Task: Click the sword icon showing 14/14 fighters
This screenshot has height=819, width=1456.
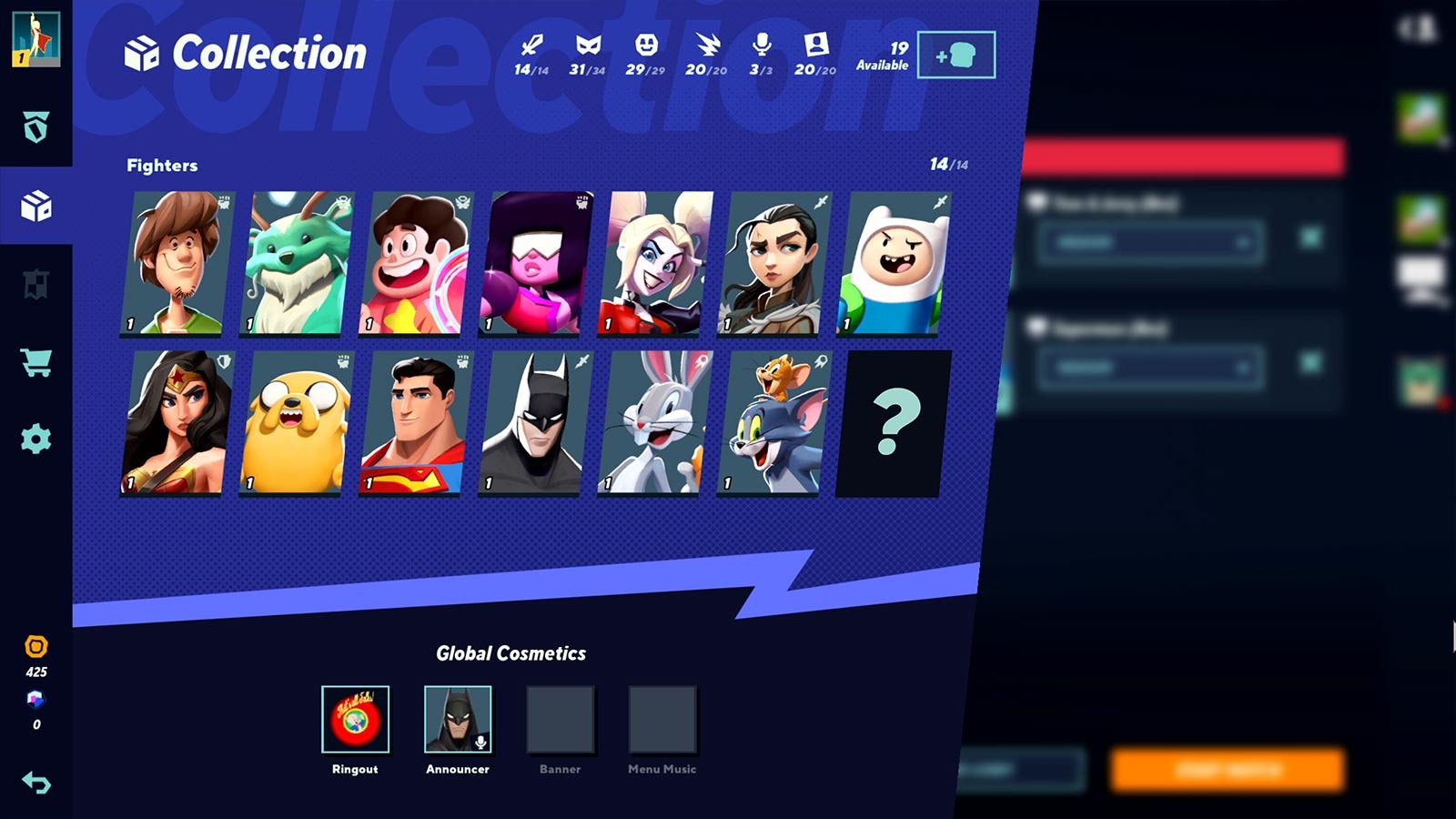Action: pyautogui.click(x=531, y=45)
